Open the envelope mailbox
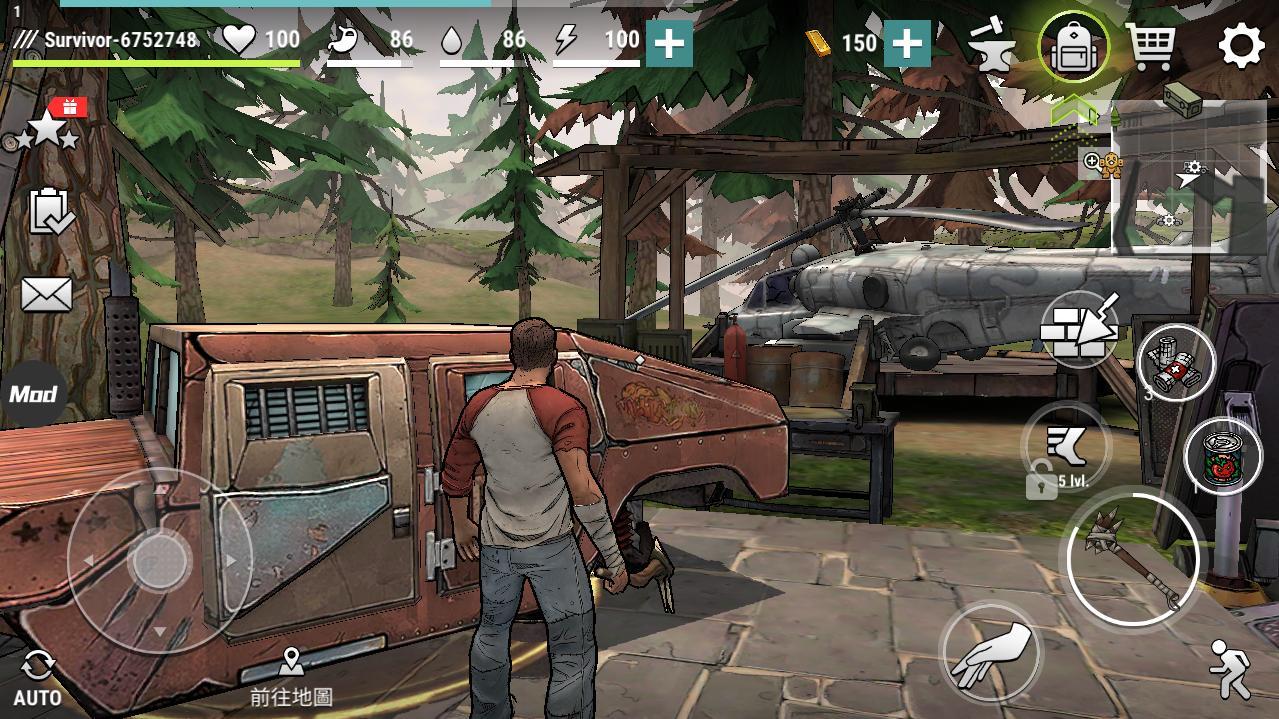This screenshot has width=1279, height=719. point(46,294)
